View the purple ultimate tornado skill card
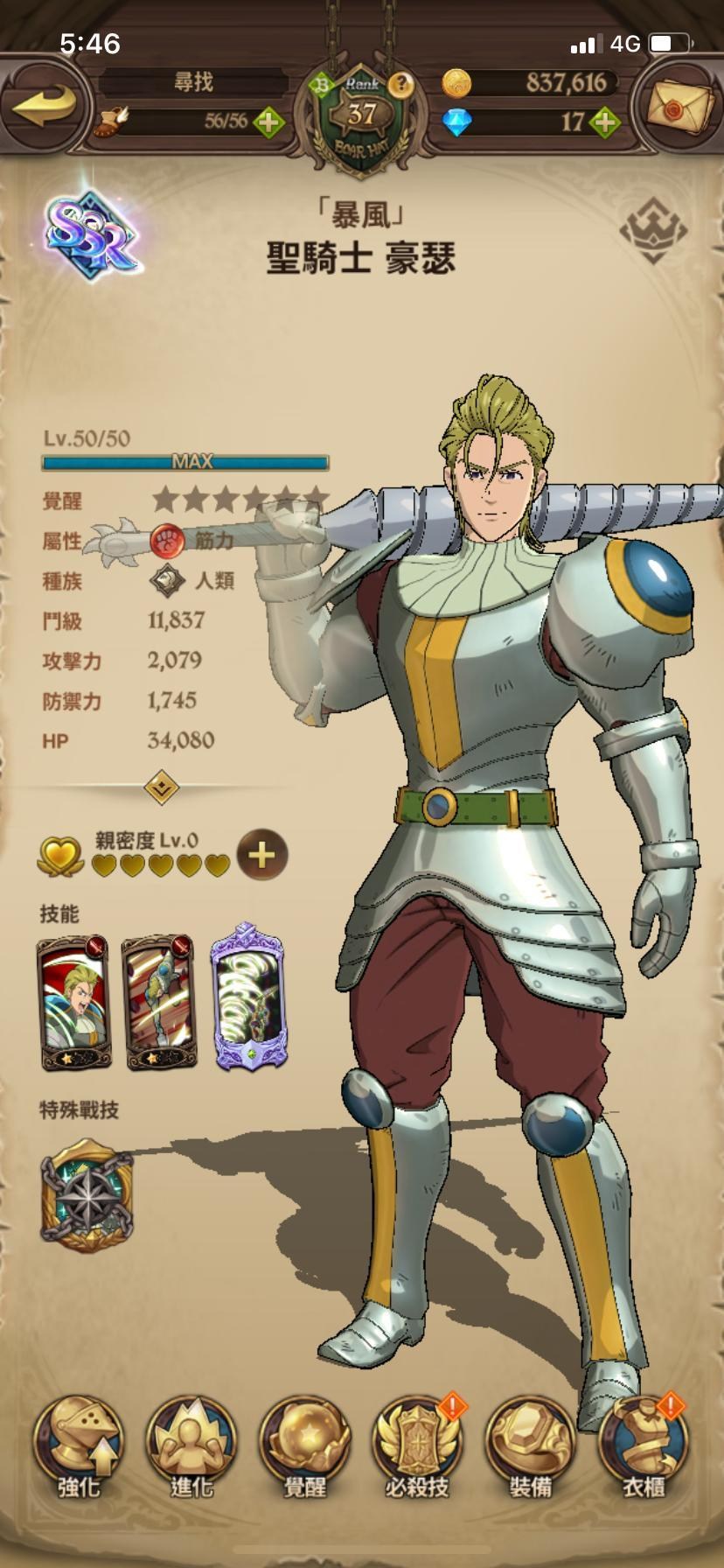724x1568 pixels. click(x=248, y=997)
